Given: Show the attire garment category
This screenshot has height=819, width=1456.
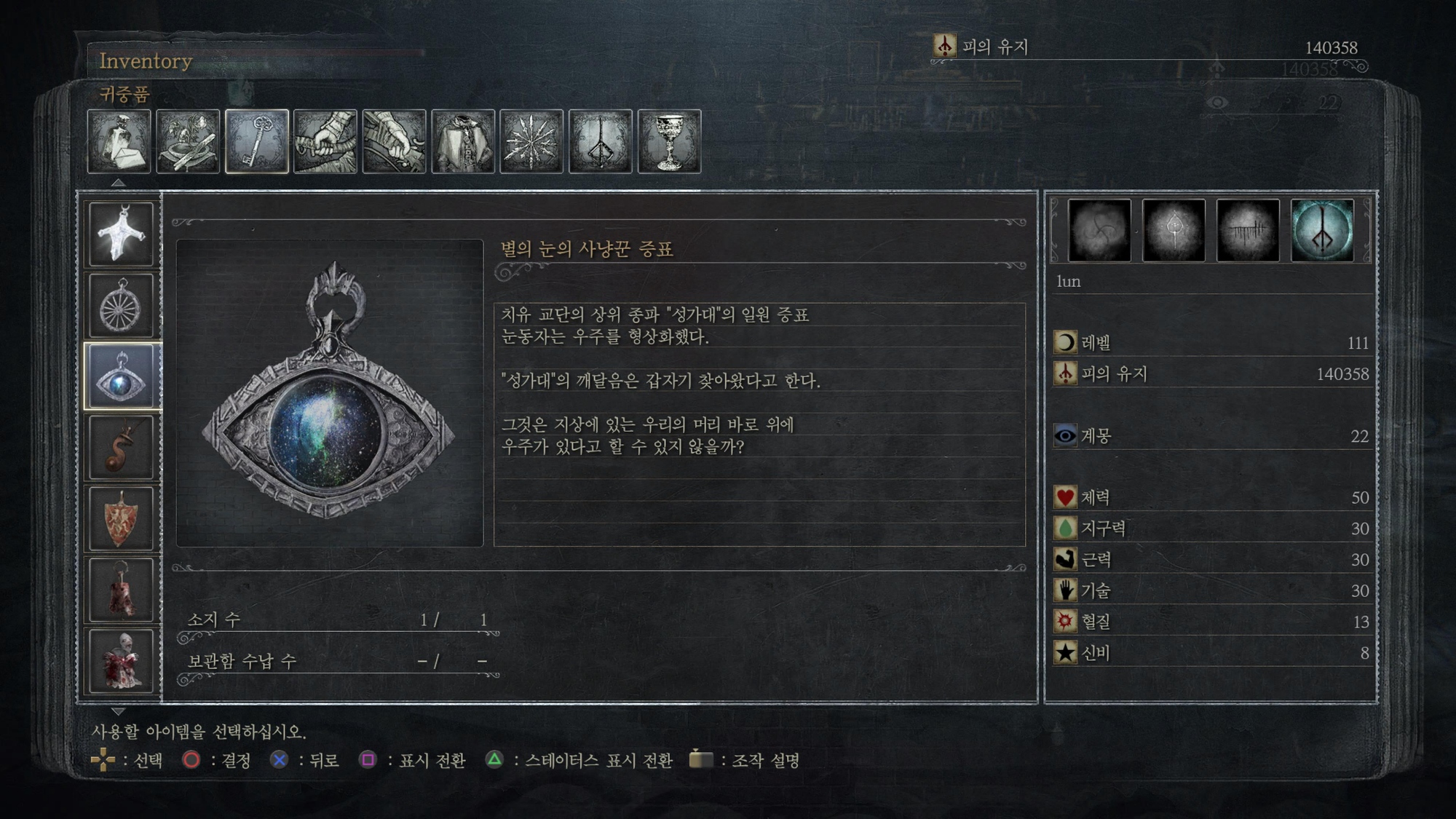Looking at the screenshot, I should point(463,141).
